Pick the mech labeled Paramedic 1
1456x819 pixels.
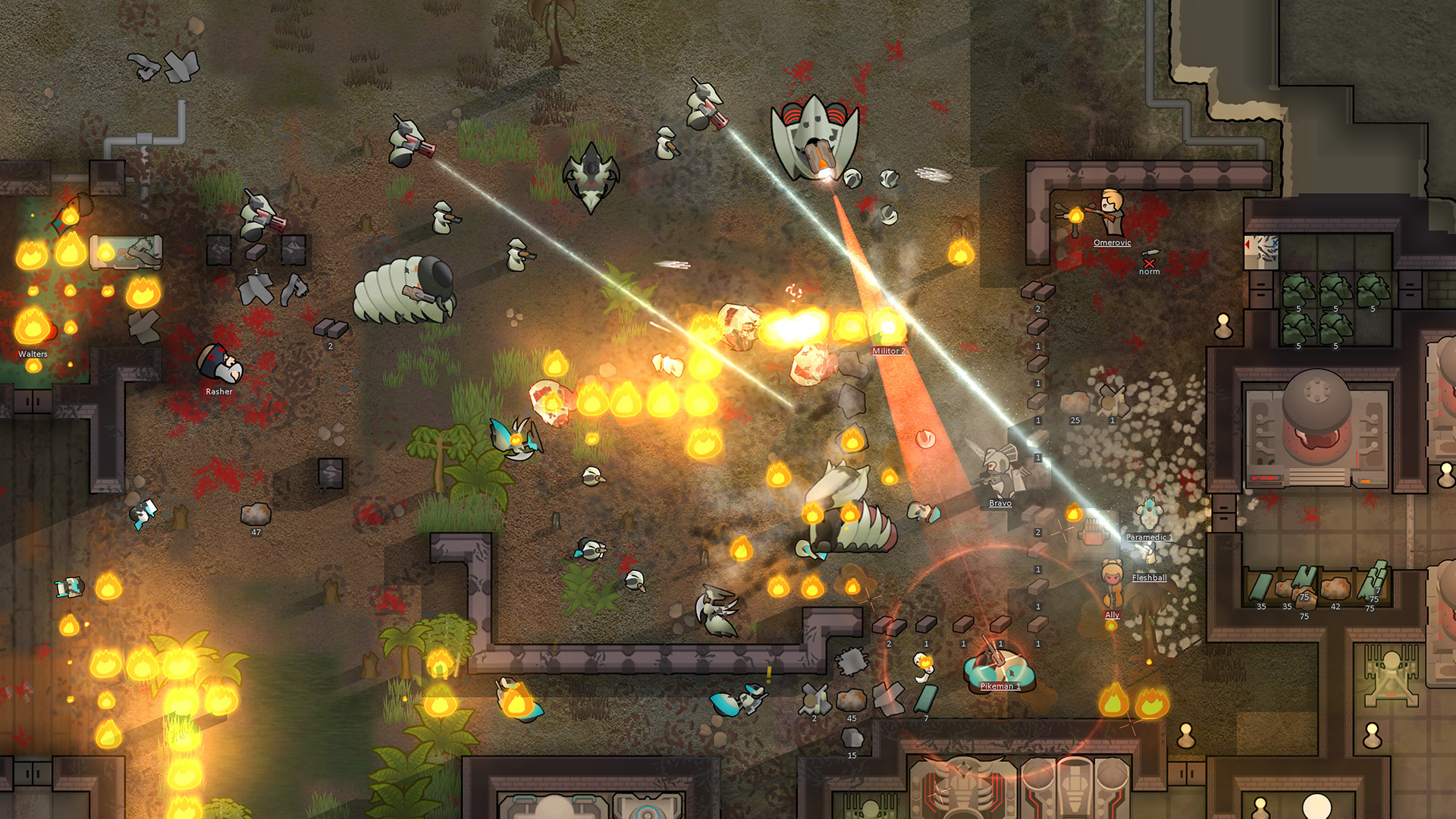coord(1149,515)
